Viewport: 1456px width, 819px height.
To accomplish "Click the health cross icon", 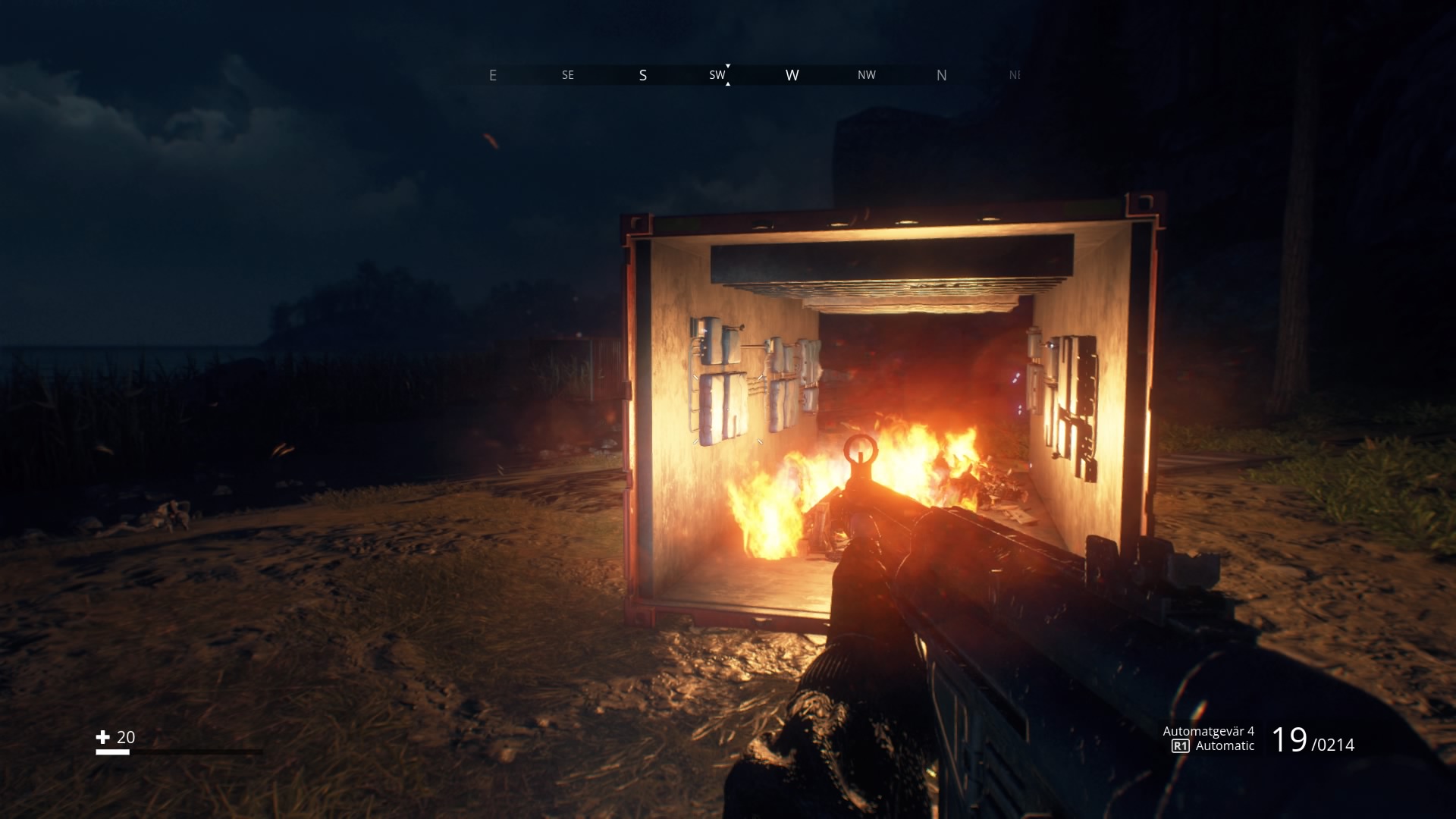I will 104,736.
